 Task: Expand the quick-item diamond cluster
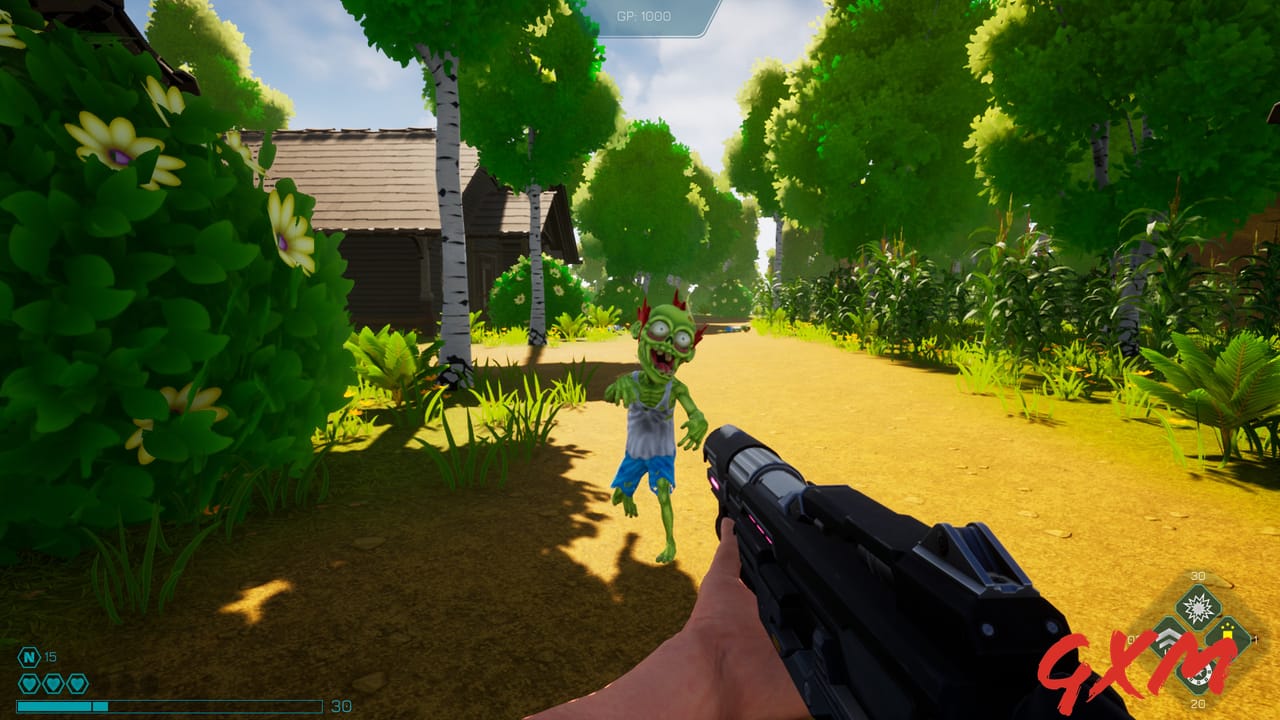click(1197, 640)
